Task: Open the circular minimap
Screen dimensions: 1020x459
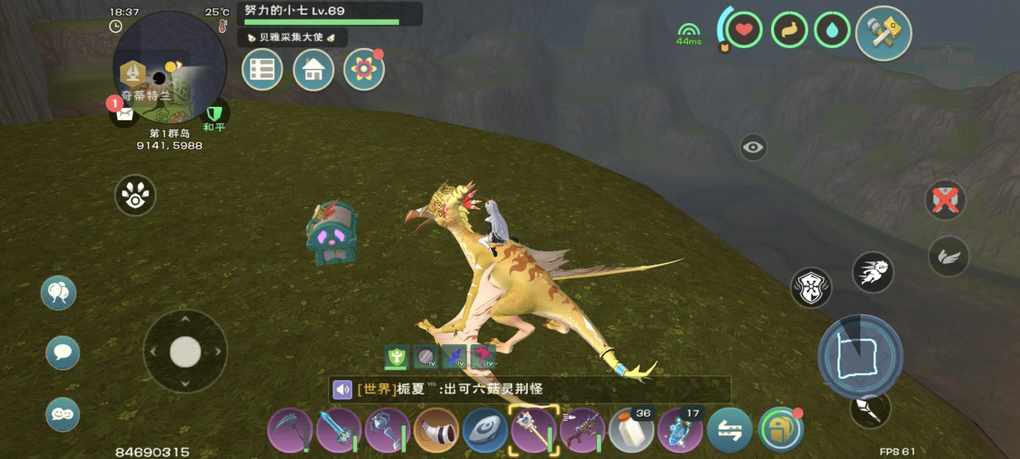Action: point(169,67)
